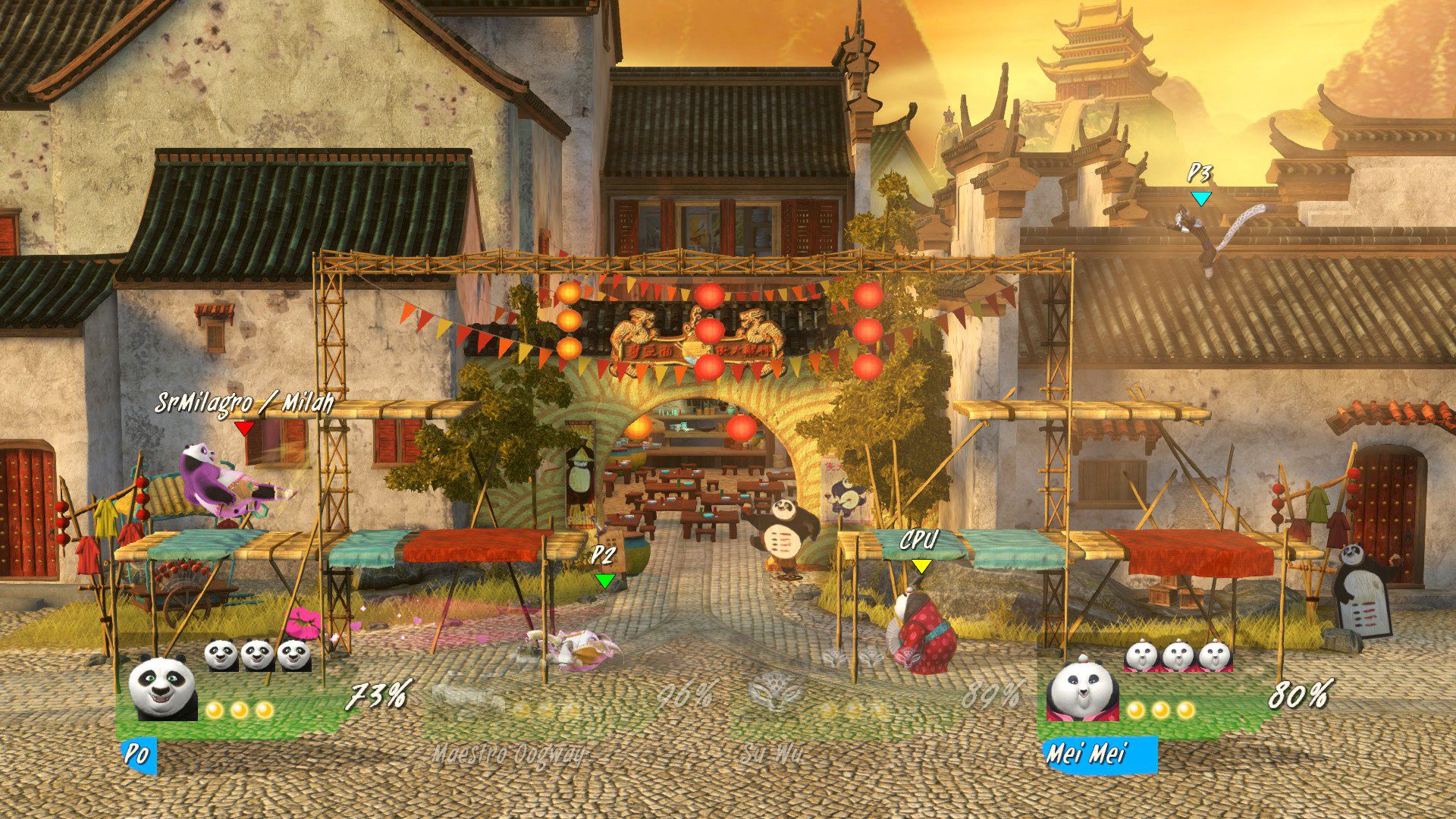Toggle the cyan P3 player marker arrow
1456x819 pixels.
[x=1200, y=199]
